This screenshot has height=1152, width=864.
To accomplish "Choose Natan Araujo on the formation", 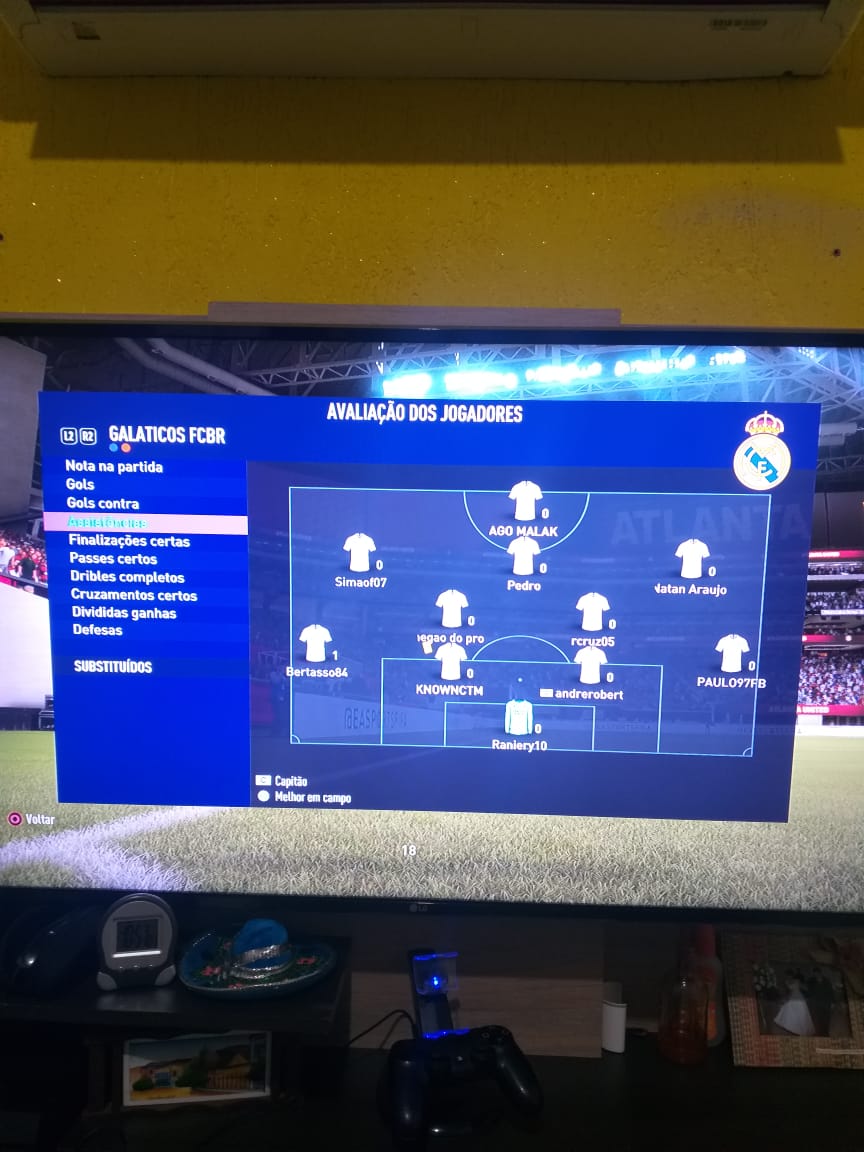I will [x=692, y=559].
